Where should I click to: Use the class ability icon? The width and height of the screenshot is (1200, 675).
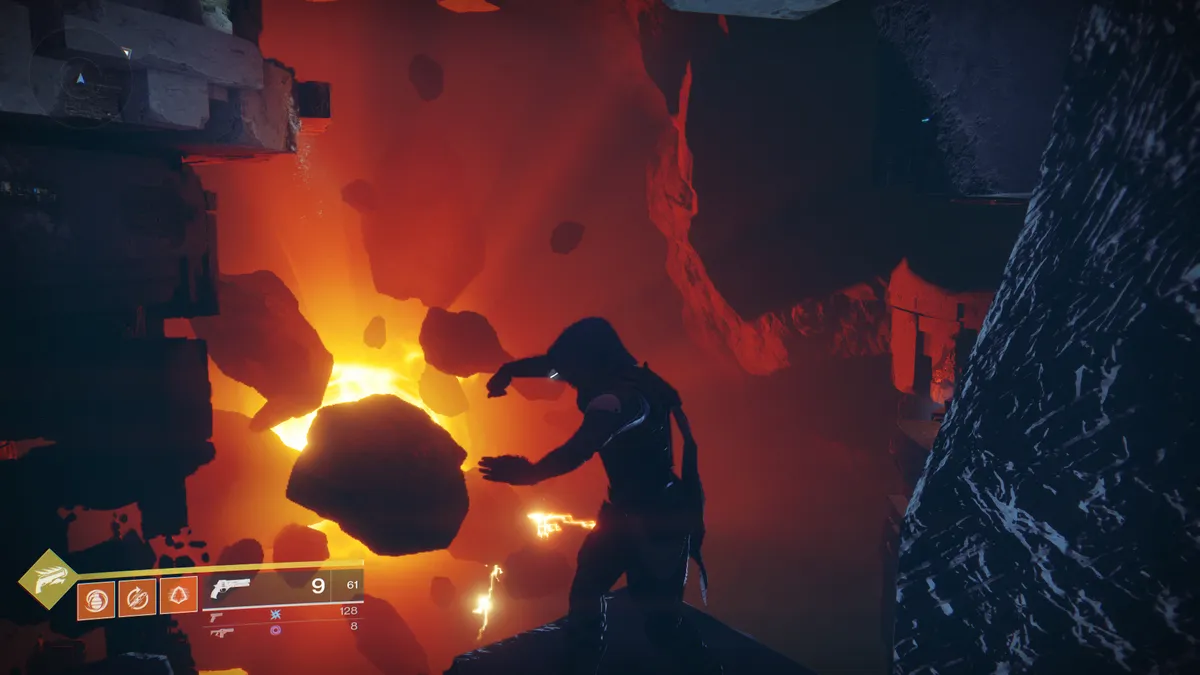[179, 597]
